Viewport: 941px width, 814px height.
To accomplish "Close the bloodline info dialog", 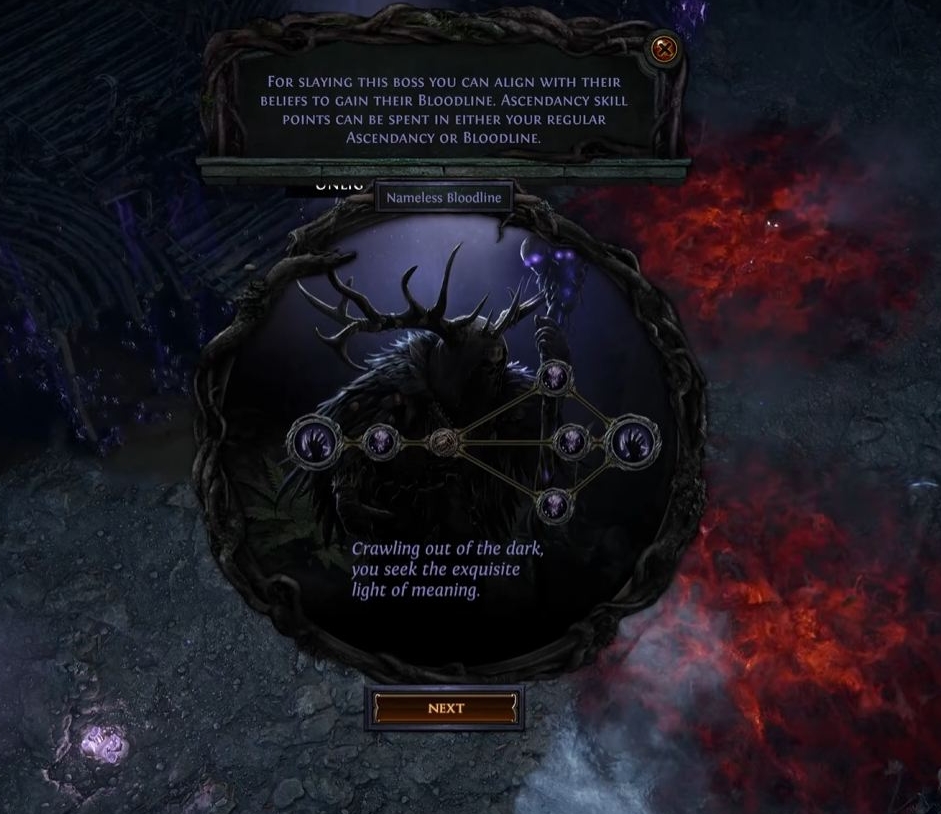I will (663, 48).
